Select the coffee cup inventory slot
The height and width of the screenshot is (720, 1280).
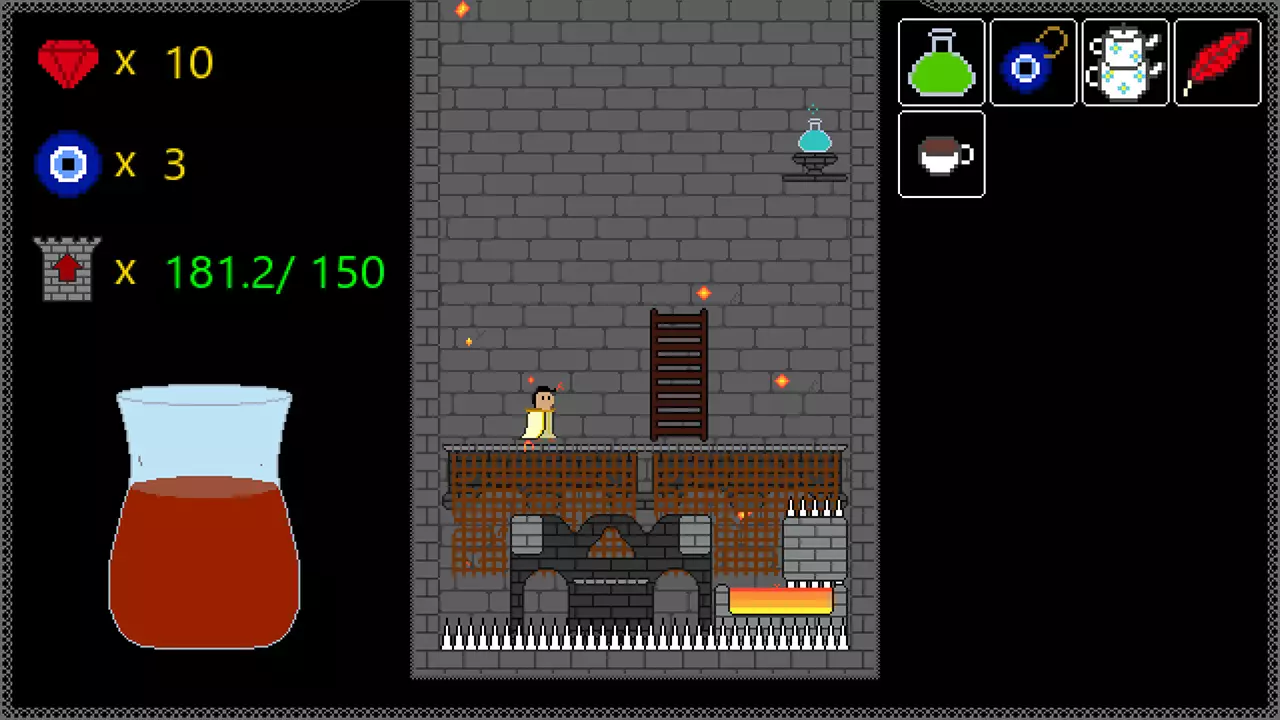941,154
